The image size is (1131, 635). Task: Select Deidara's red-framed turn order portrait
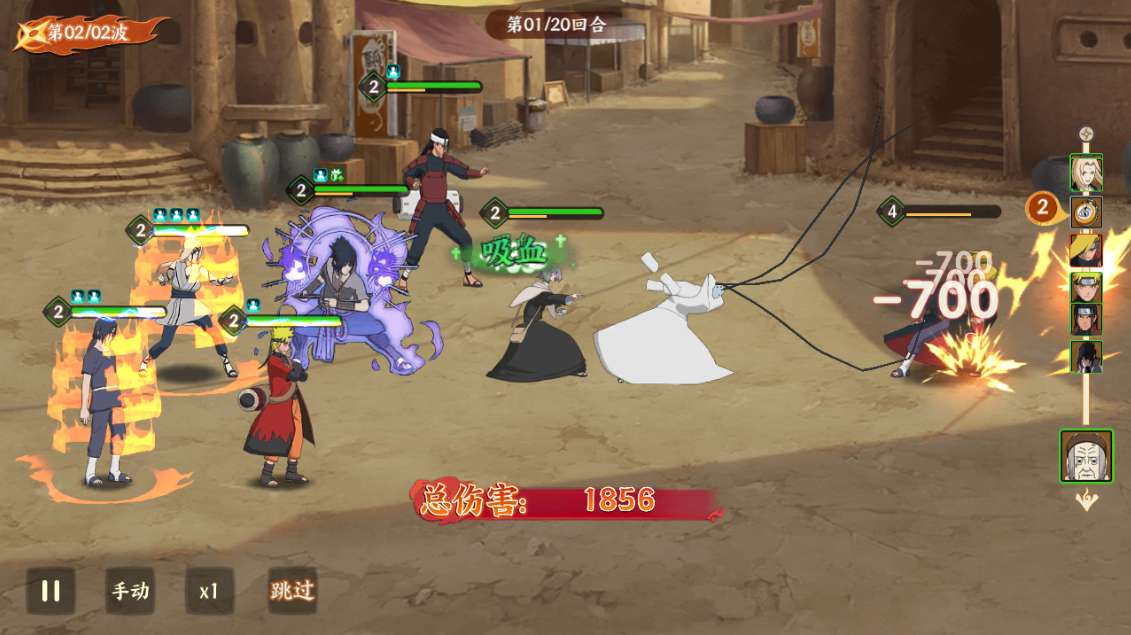pyautogui.click(x=1086, y=250)
